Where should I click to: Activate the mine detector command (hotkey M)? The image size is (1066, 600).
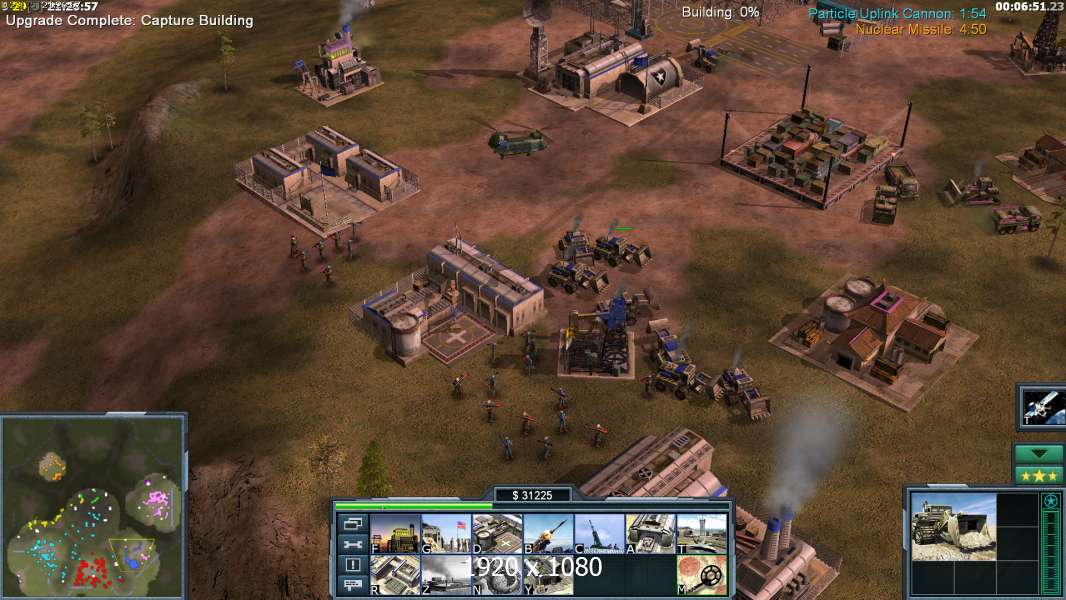point(701,575)
